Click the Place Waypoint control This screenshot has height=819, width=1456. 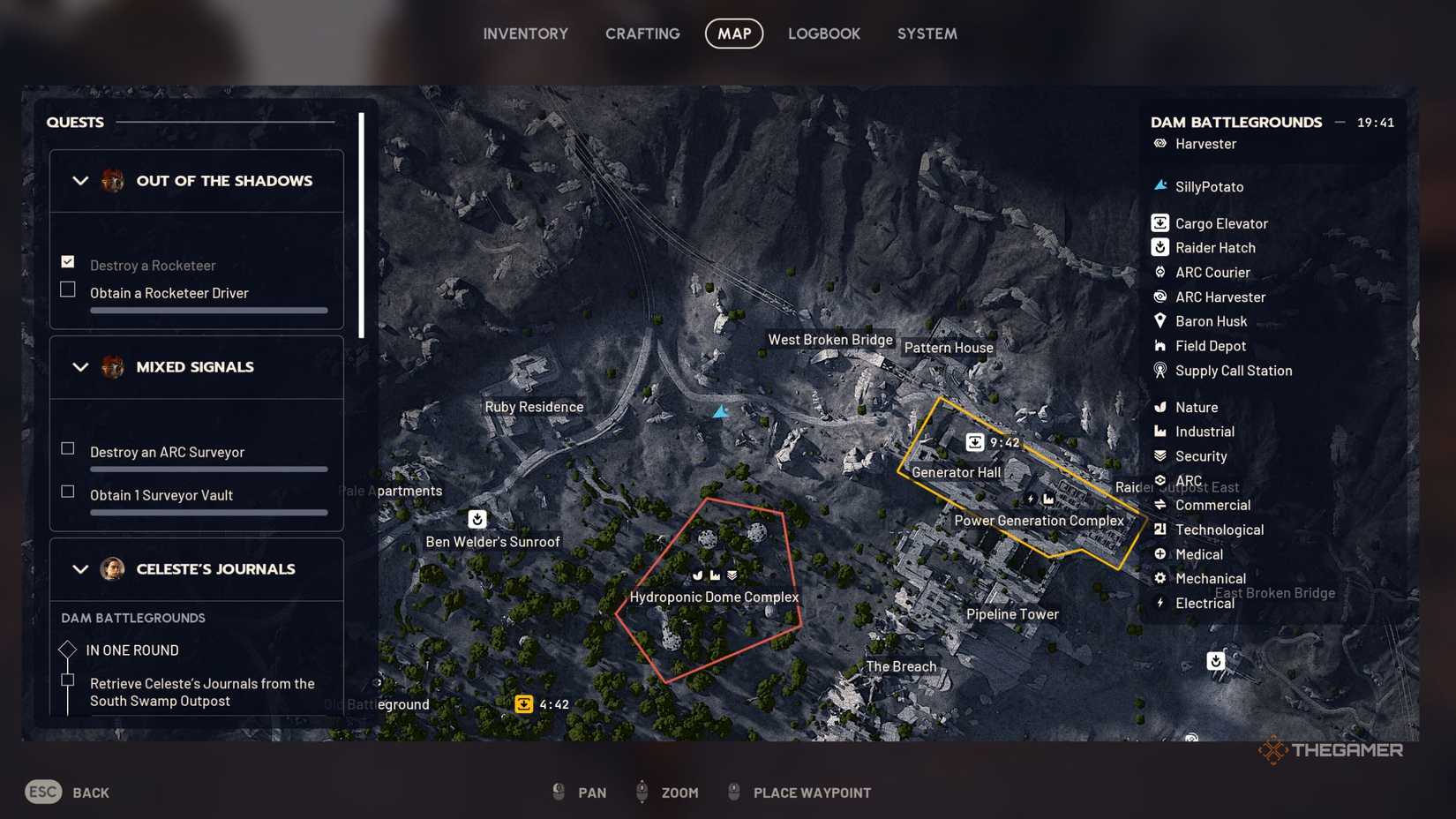811,793
